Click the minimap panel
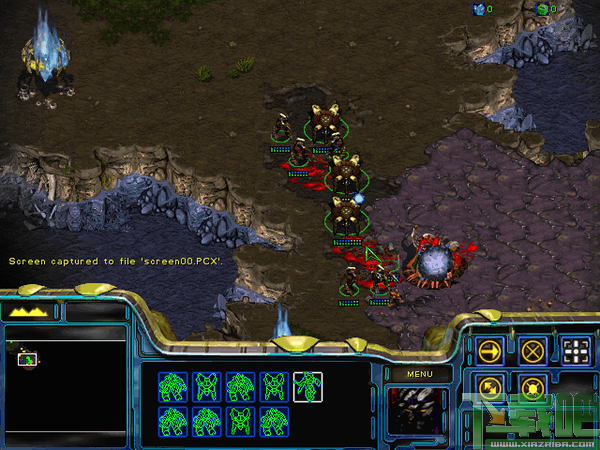Image resolution: width=600 pixels, height=450 pixels. [x=66, y=385]
